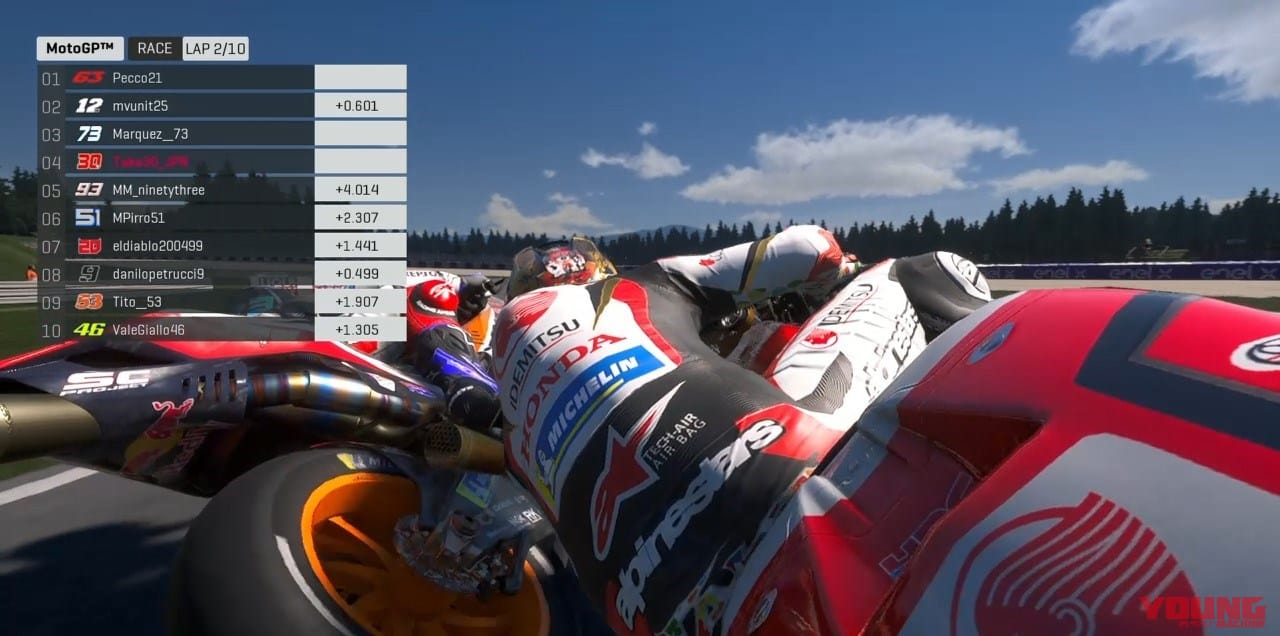Select Tito__53 in the race standings
This screenshot has height=636, width=1280.
click(x=137, y=302)
